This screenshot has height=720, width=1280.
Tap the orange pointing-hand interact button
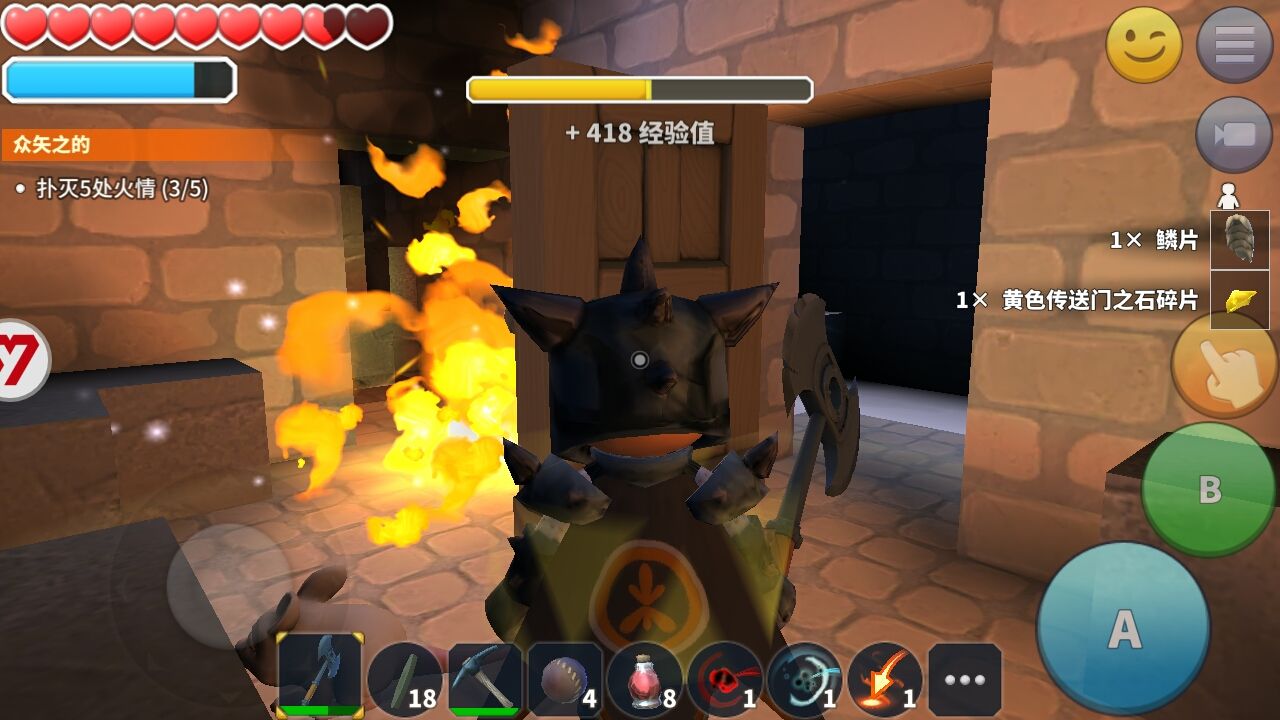point(1224,365)
